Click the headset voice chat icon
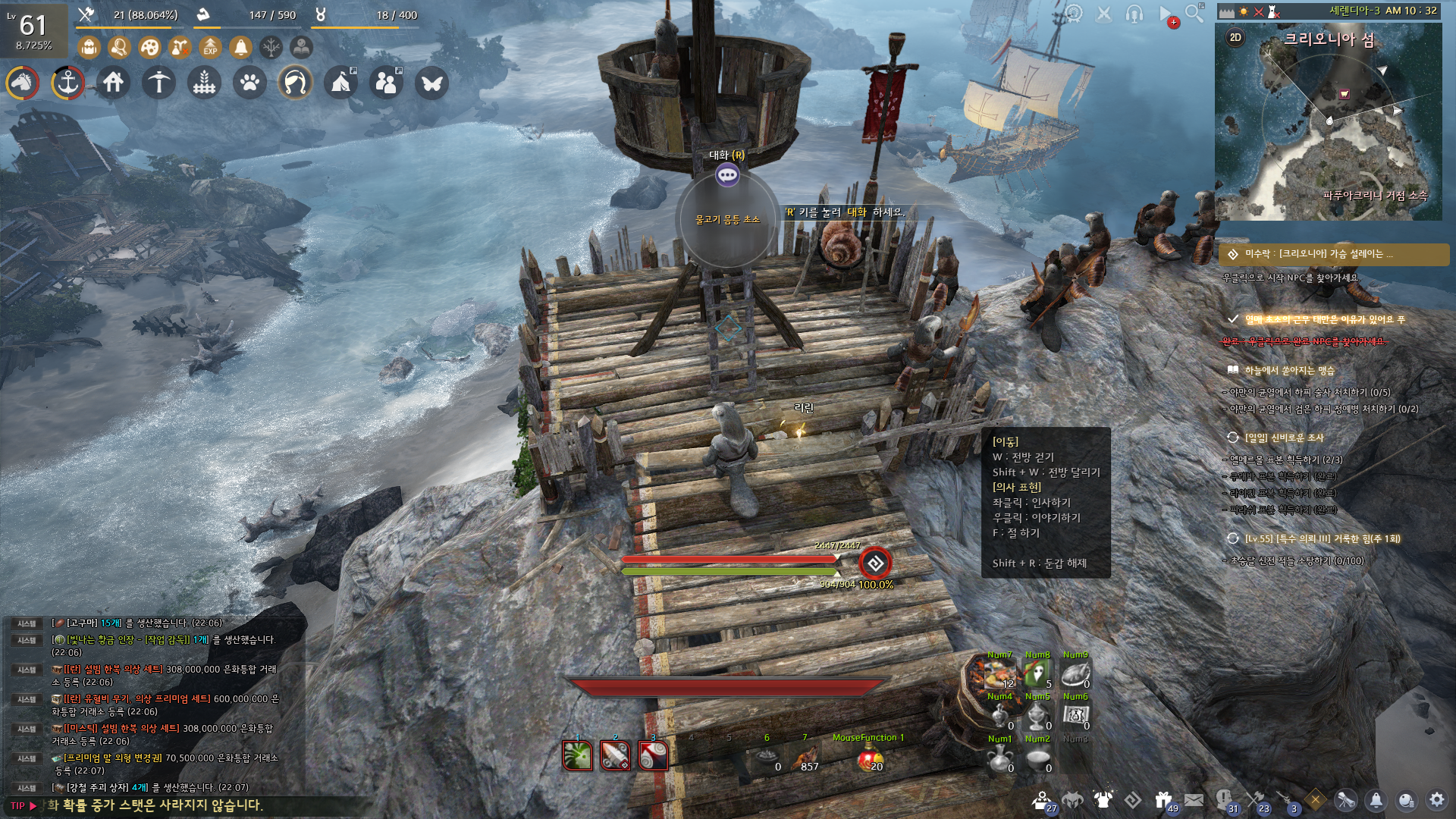Screen dimensions: 1456x819 (1134, 14)
